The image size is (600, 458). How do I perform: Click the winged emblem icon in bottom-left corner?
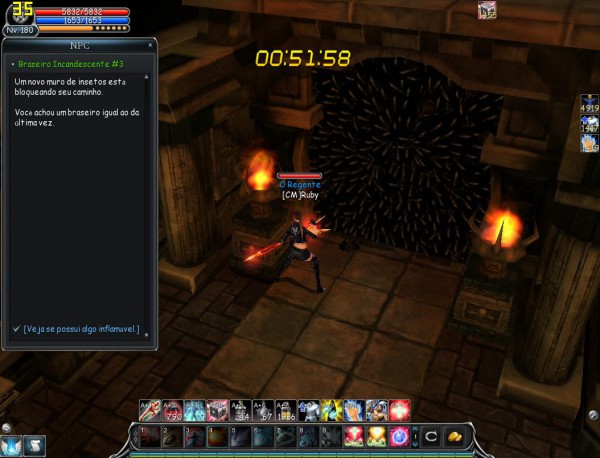[11, 446]
